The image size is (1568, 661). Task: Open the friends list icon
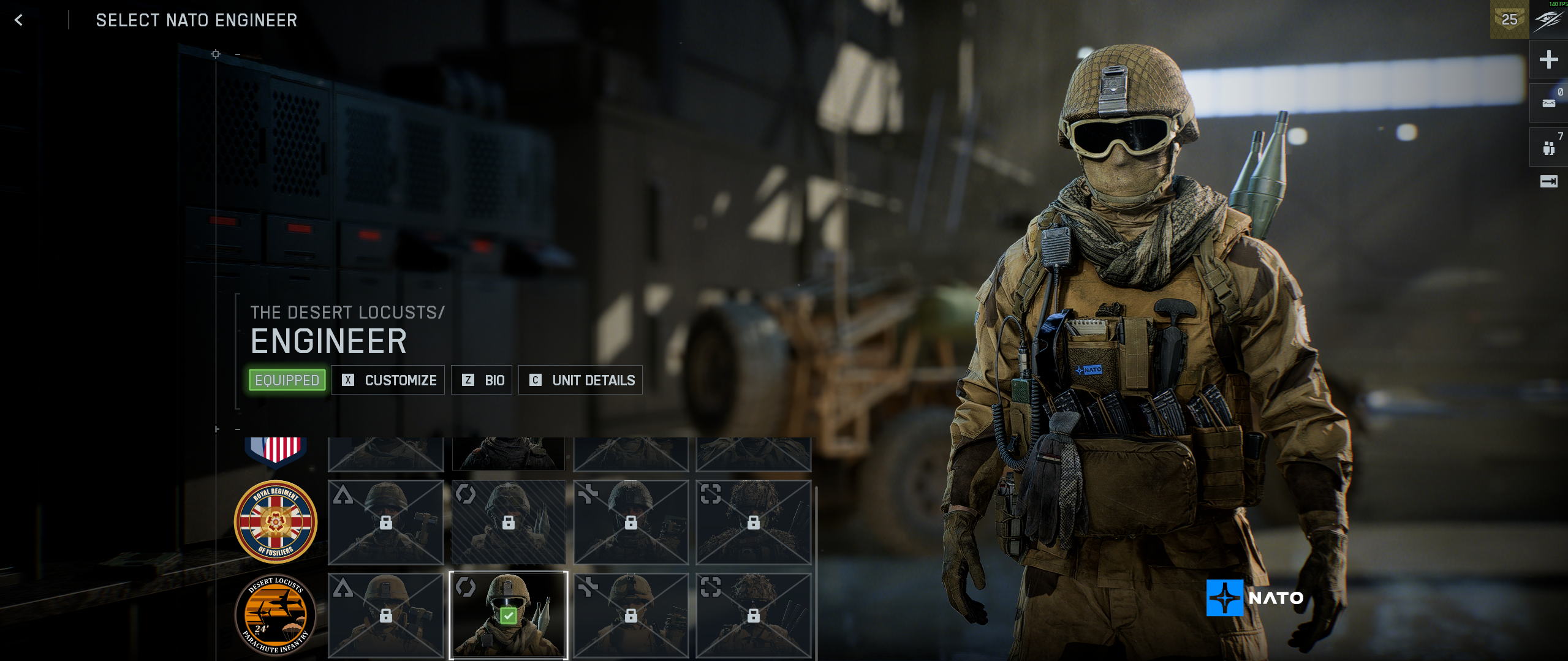[1548, 148]
